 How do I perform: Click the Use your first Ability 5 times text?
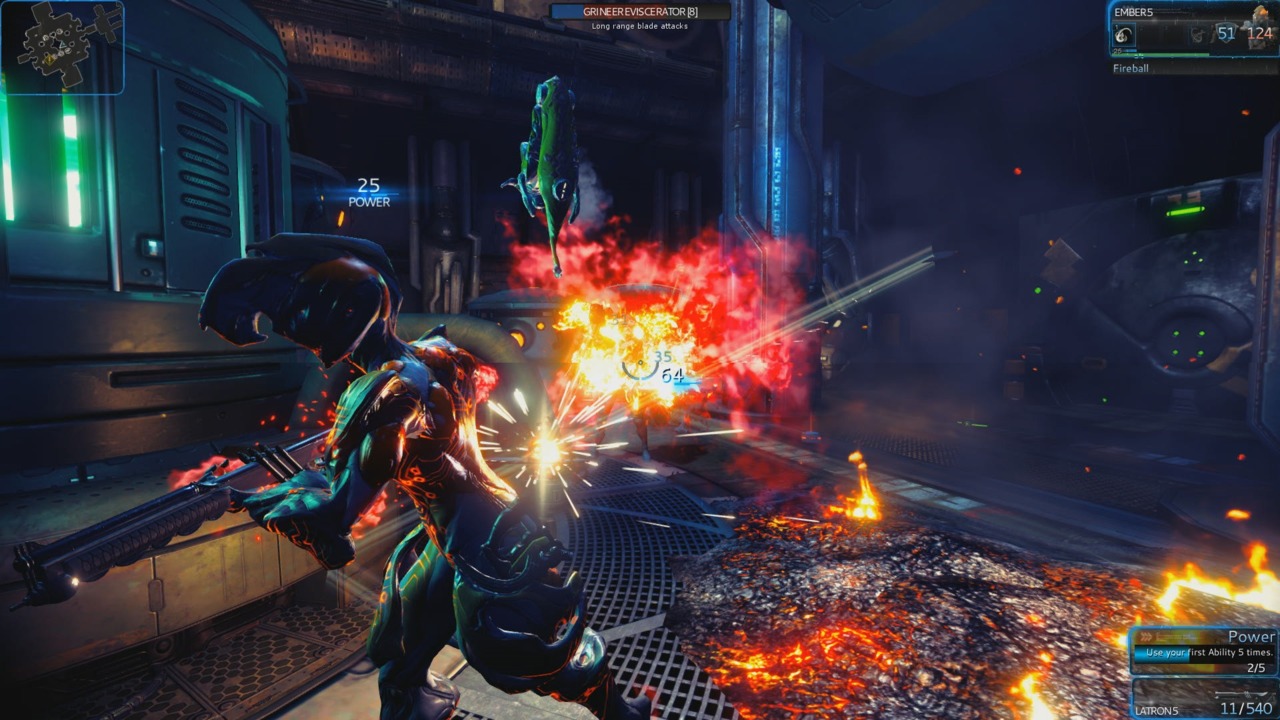tap(1210, 652)
